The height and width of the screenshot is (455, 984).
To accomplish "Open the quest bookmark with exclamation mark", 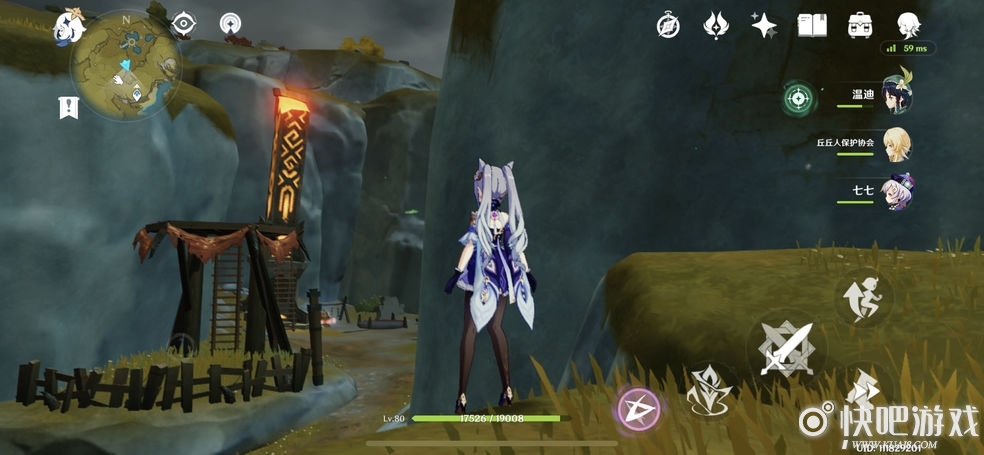I will point(68,107).
